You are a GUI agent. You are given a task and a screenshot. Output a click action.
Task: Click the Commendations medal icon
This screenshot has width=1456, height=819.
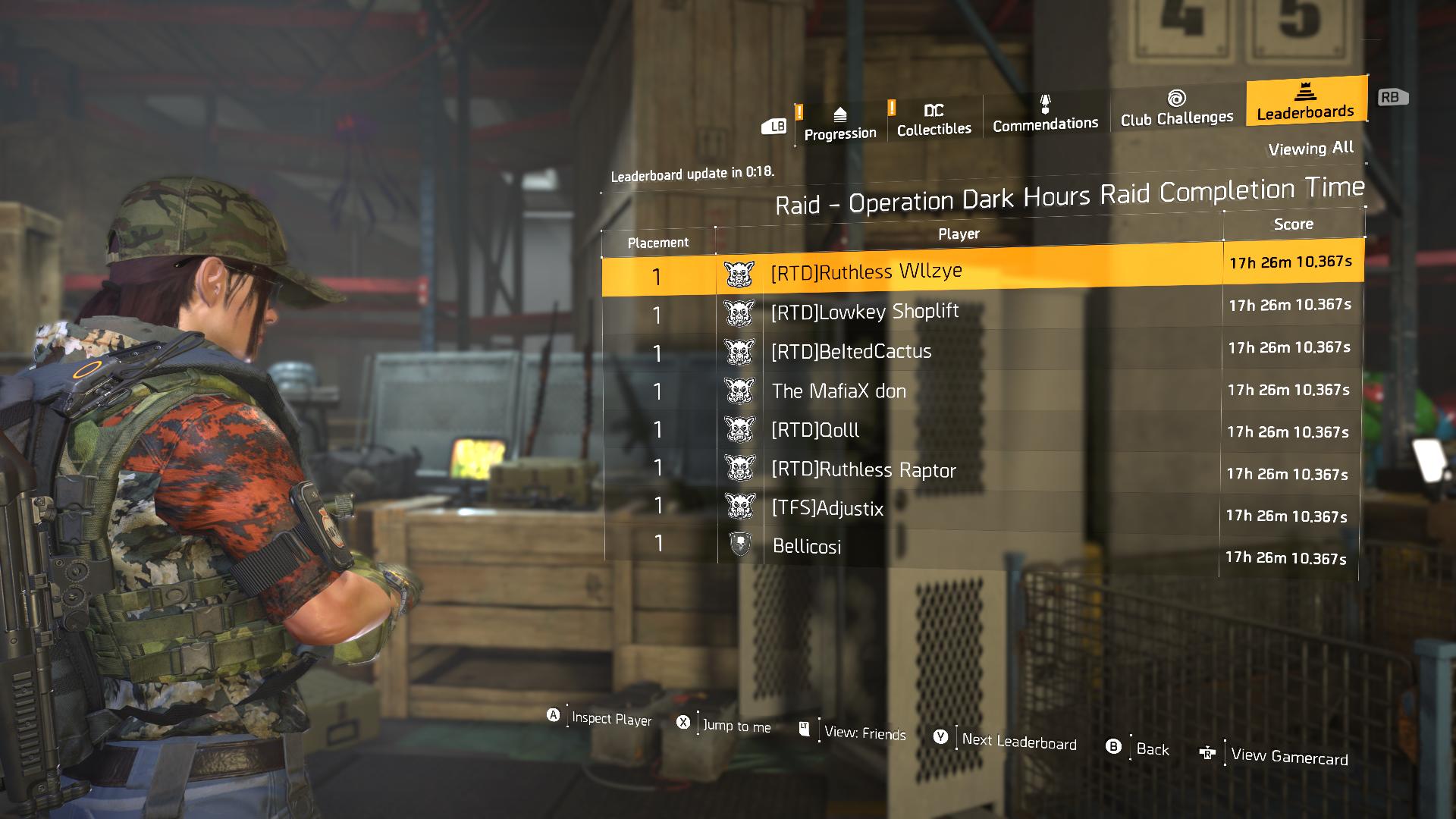(x=1044, y=104)
